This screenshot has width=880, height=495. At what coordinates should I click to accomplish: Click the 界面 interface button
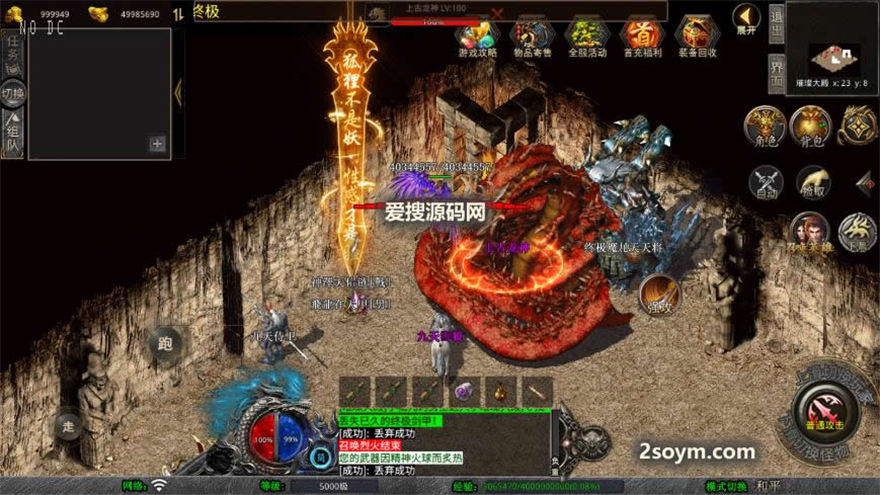coord(776,73)
